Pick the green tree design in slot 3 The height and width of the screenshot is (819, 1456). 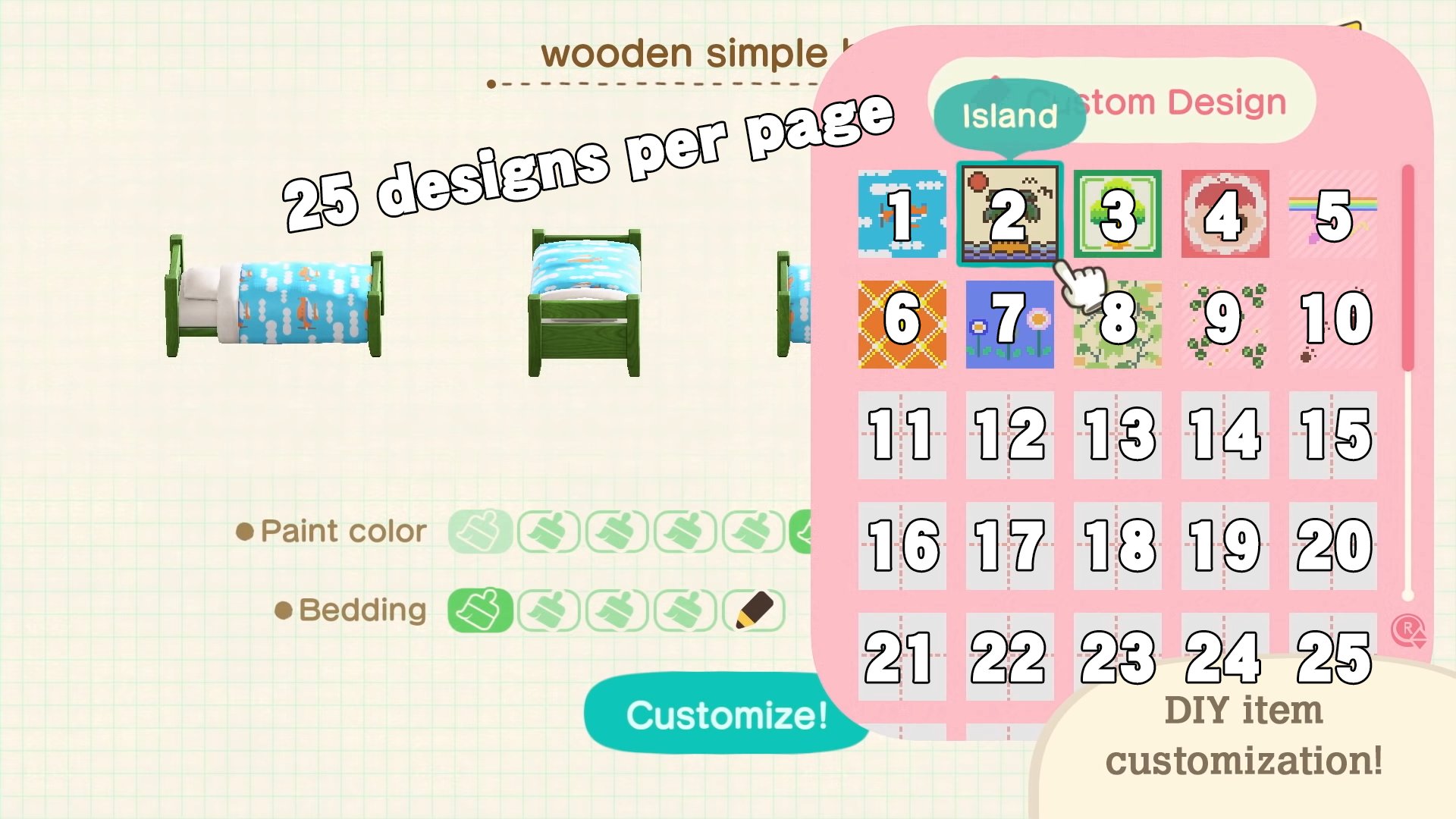(1116, 215)
